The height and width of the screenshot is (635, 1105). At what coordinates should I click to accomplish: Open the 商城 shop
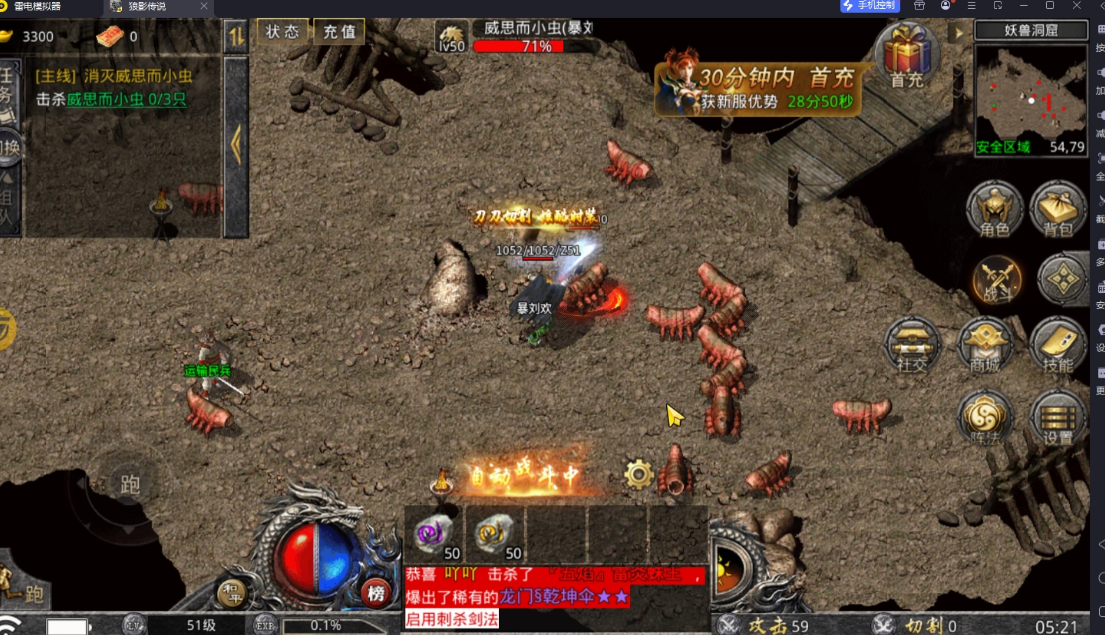986,347
